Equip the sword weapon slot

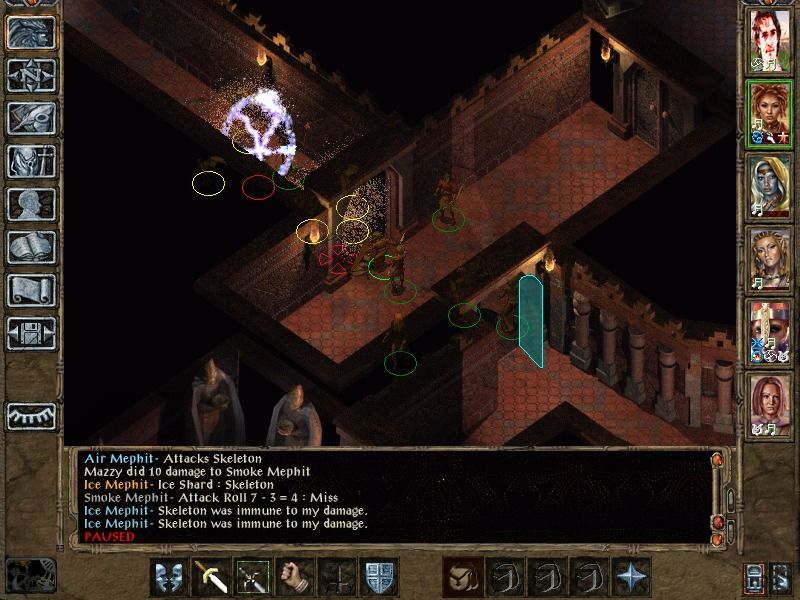[x=210, y=577]
